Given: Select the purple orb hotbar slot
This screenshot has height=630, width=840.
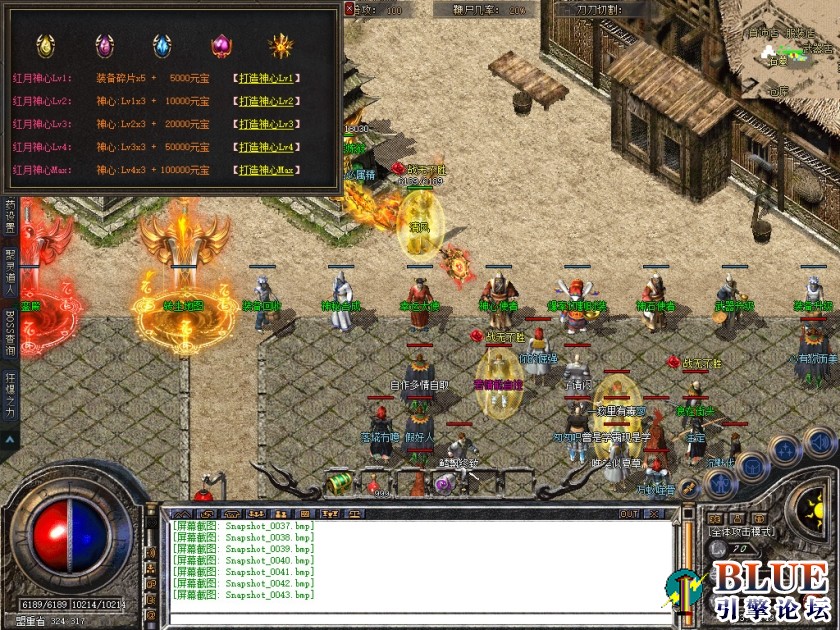Looking at the screenshot, I should tap(443, 484).
